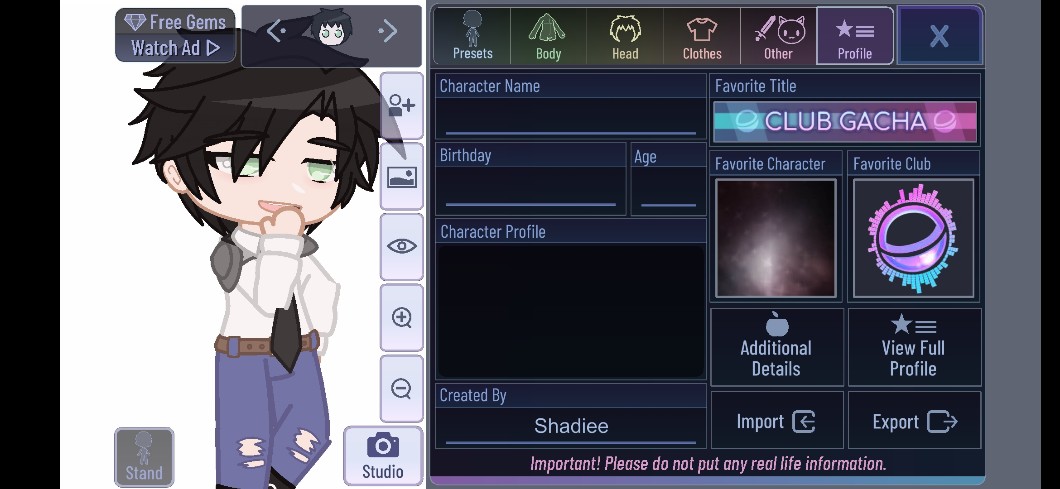The image size is (1060, 489).
Task: Export the character
Action: point(914,421)
